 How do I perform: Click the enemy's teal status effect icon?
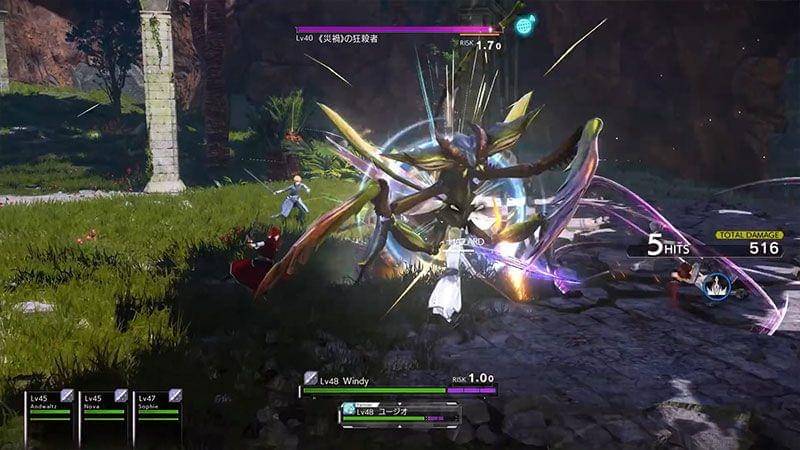525,24
